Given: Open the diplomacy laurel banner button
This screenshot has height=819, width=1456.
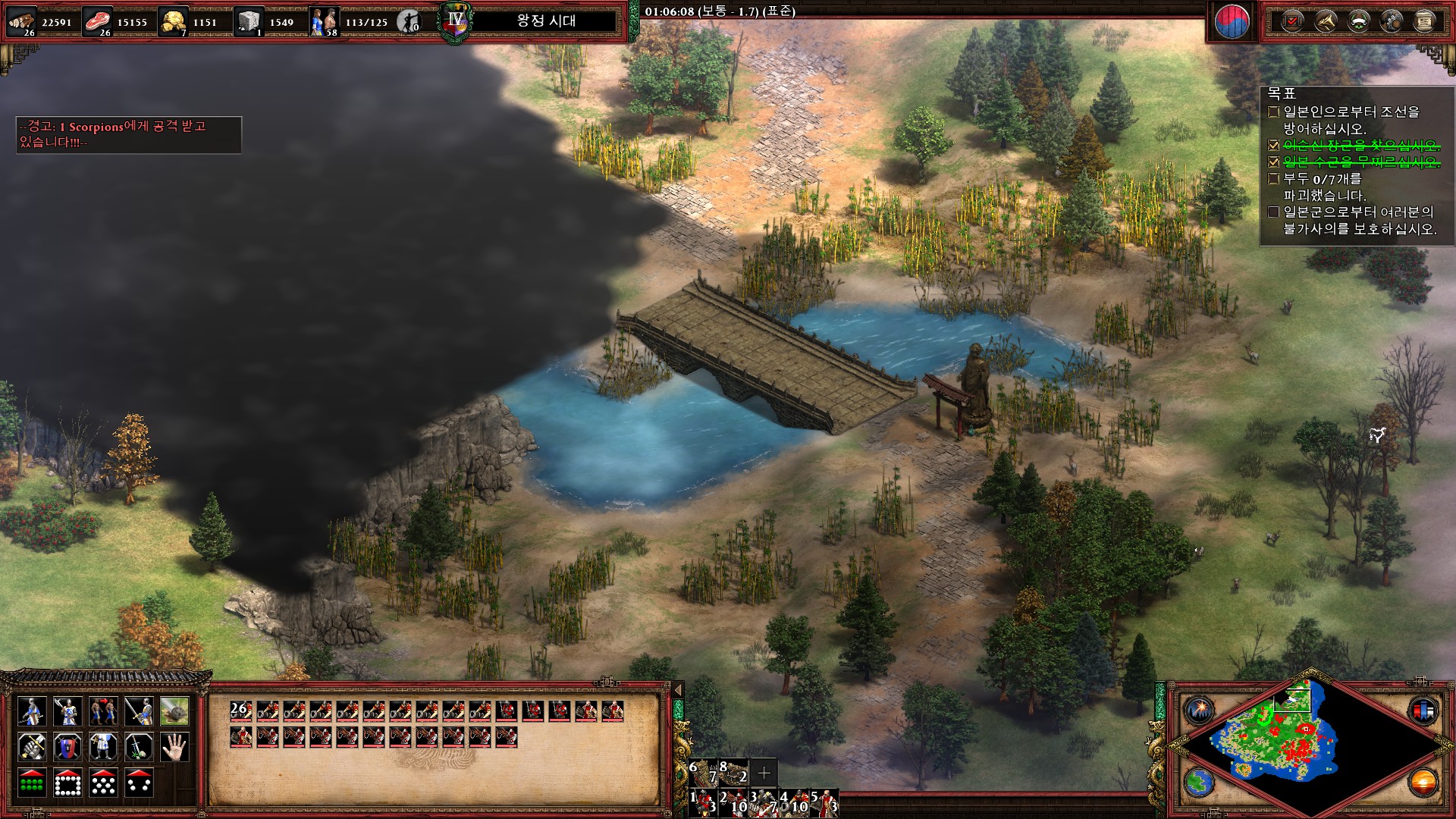Looking at the screenshot, I should (x=1357, y=20).
